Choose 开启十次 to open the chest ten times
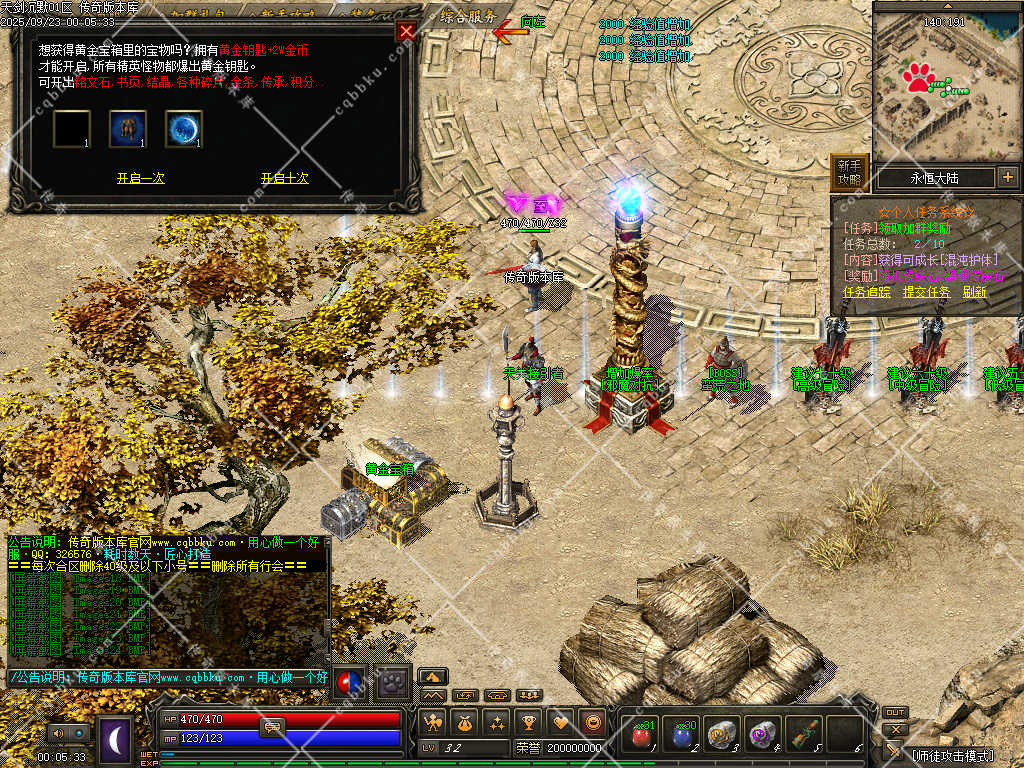 285,178
